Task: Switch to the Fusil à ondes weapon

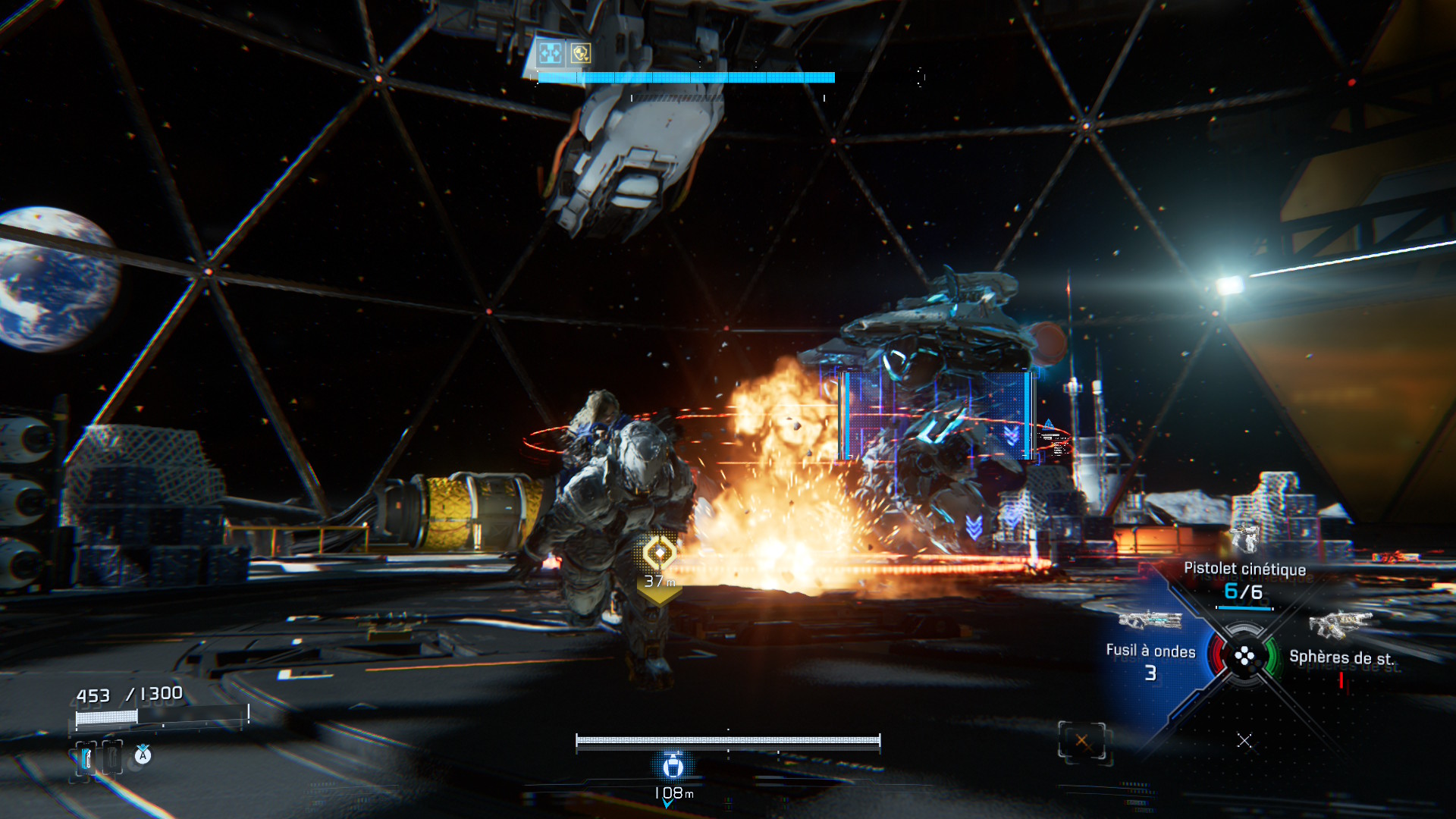Action: [1150, 651]
